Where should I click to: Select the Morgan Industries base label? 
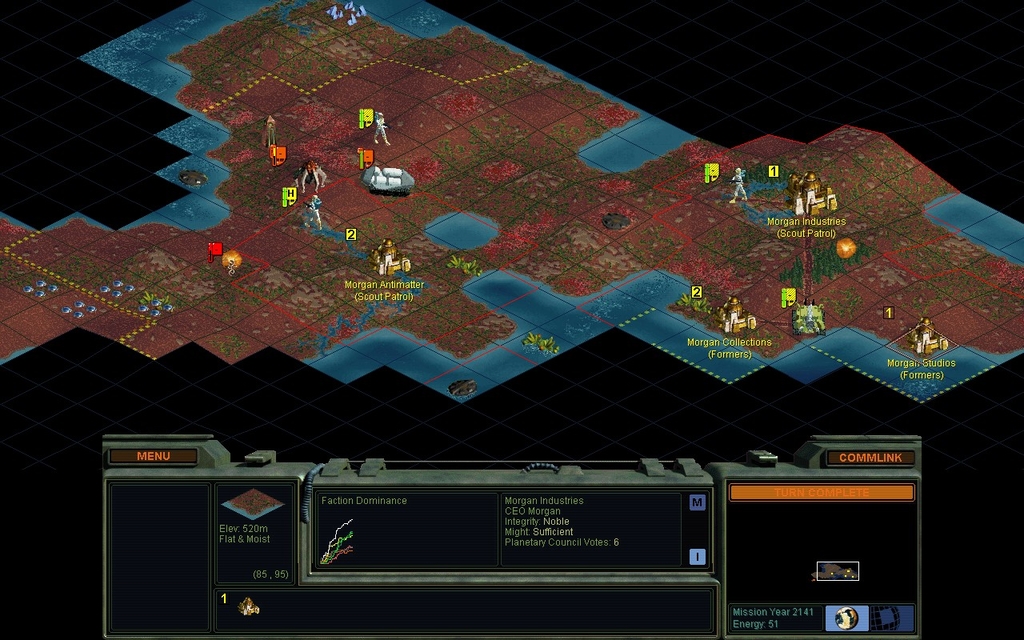(x=806, y=222)
